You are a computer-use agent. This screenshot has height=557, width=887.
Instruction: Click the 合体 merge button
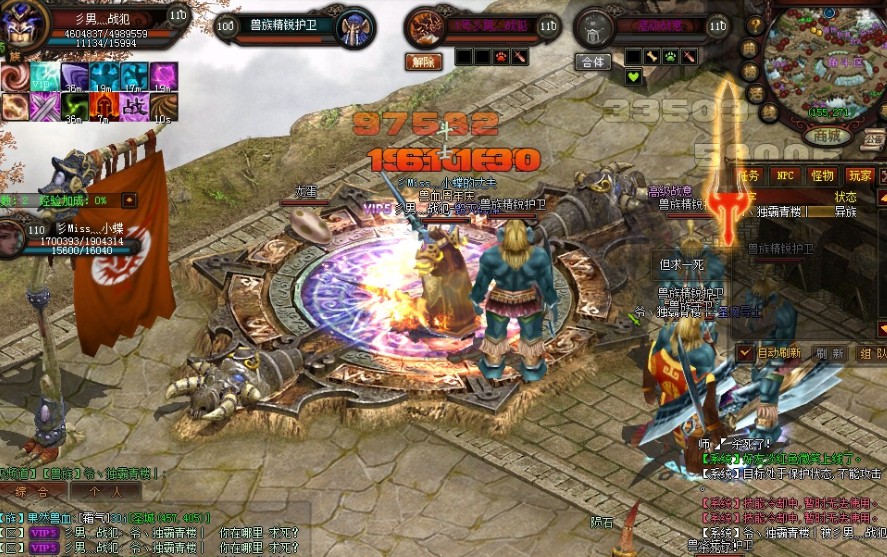[x=594, y=61]
